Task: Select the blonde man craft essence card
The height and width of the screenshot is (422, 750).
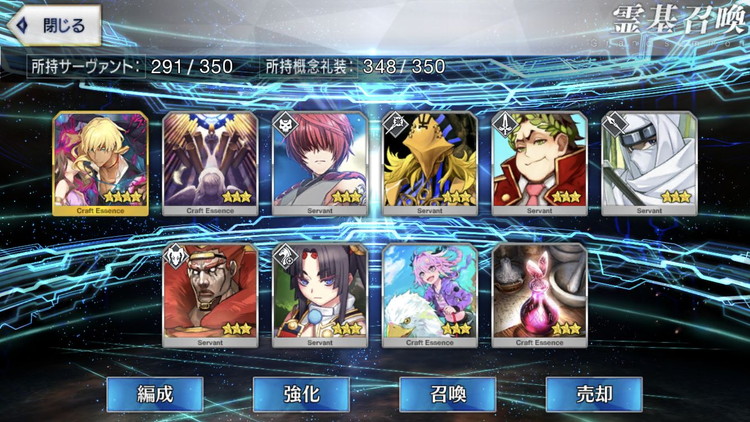Action: (x=100, y=161)
